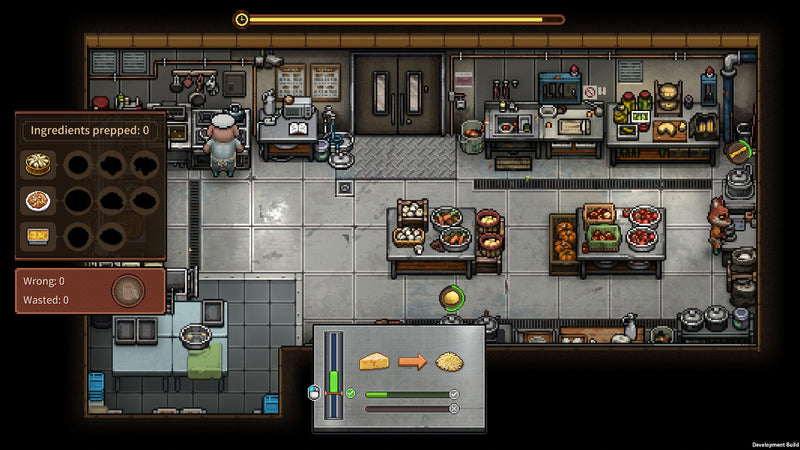Viewport: 800px width, 450px height.
Task: Select the pie recipe icon
Action: coord(37,163)
